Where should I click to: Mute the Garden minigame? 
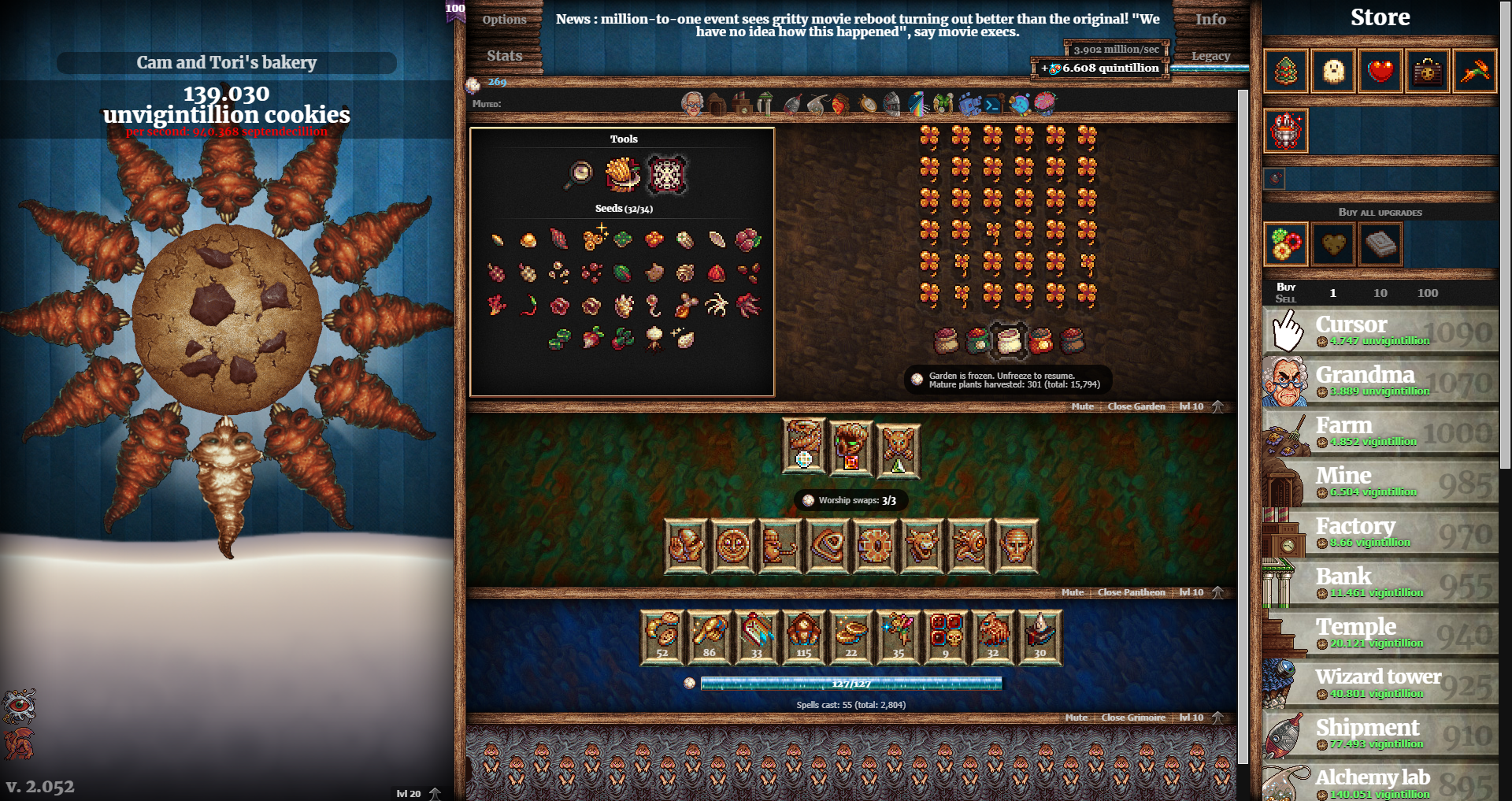click(x=1082, y=406)
